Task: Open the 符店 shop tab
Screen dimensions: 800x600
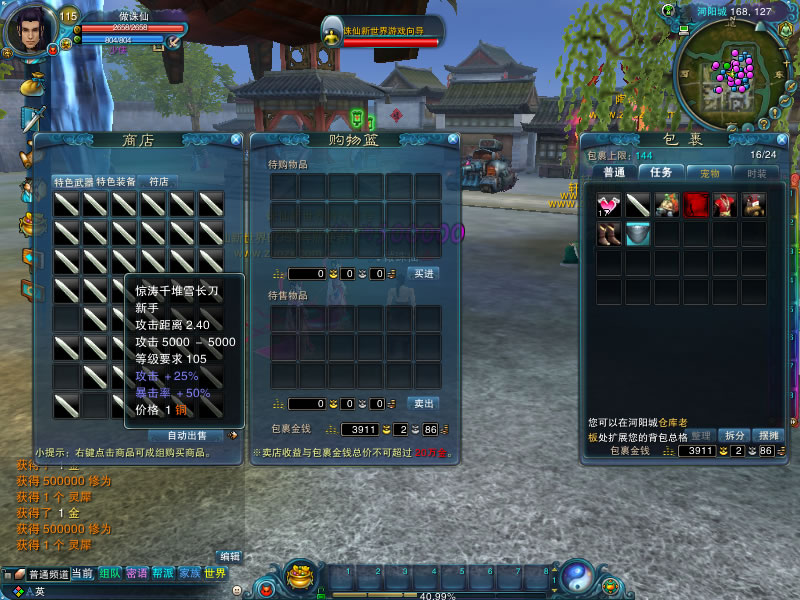Action: [158, 182]
